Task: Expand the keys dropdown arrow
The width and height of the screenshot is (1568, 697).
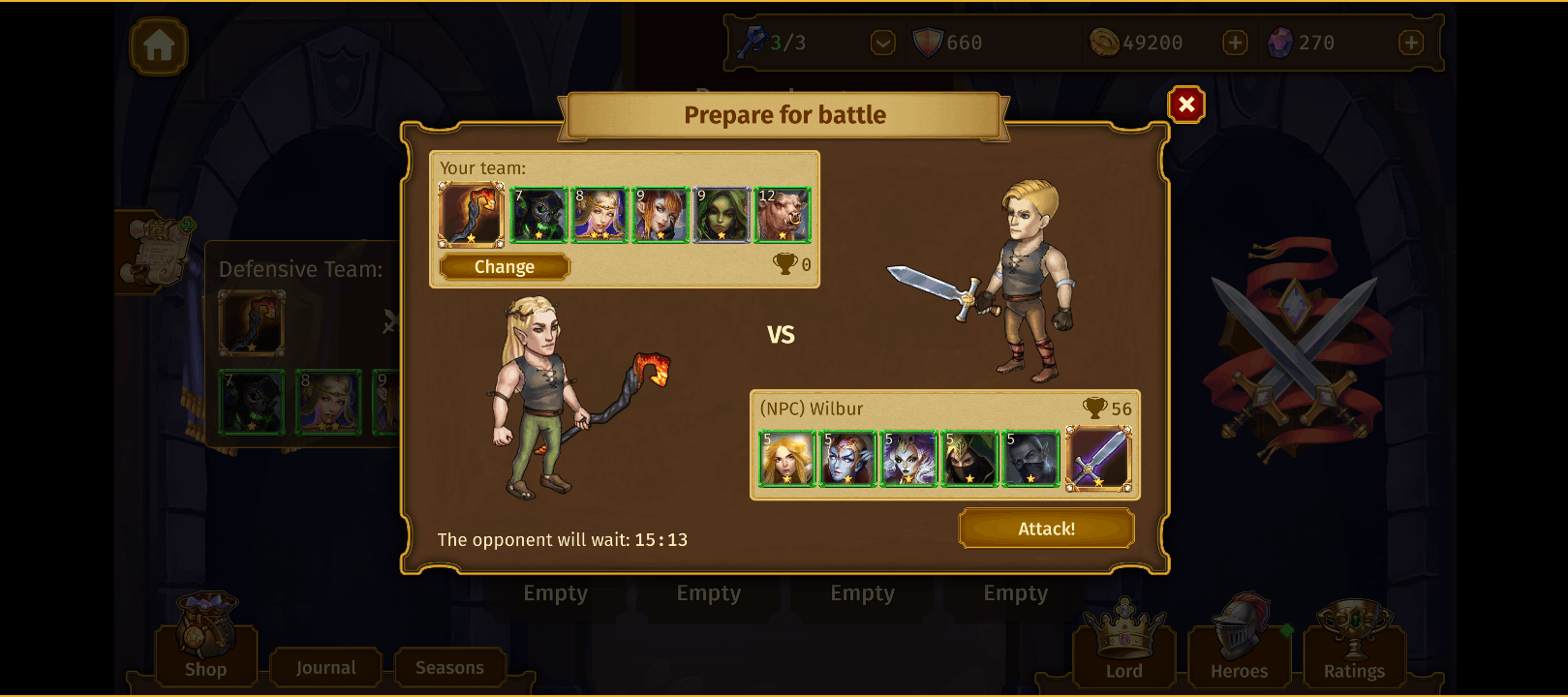Action: [x=882, y=43]
